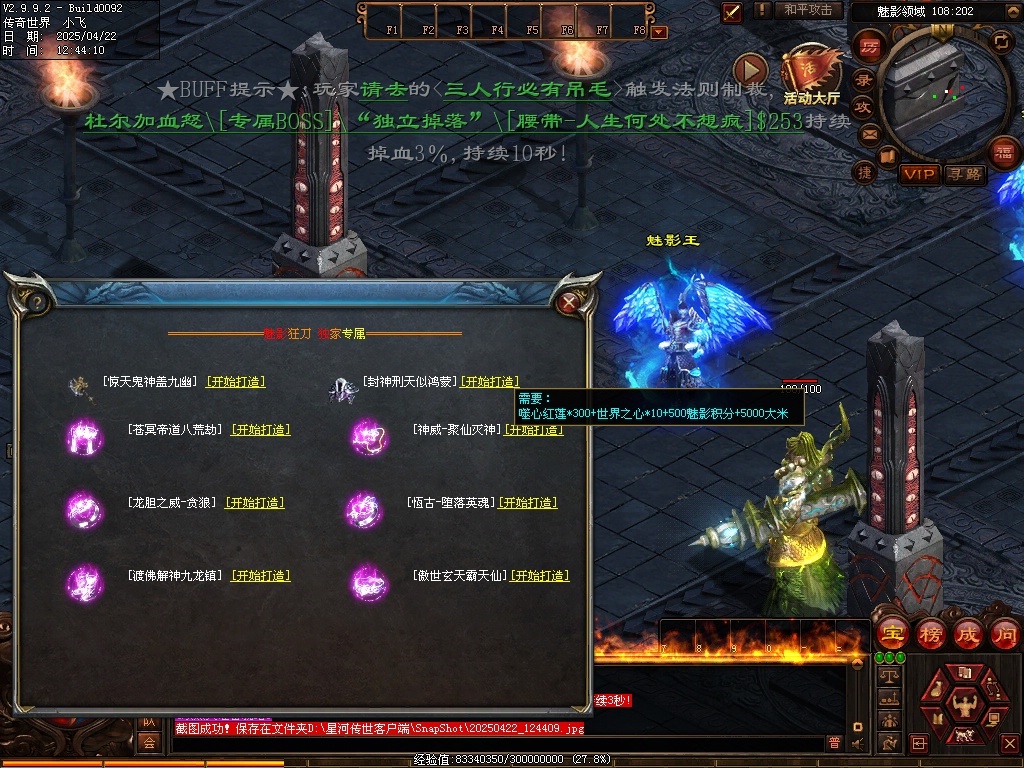Image resolution: width=1024 pixels, height=768 pixels.
Task: Click the minimap refresh arrows button
Action: point(1000,41)
